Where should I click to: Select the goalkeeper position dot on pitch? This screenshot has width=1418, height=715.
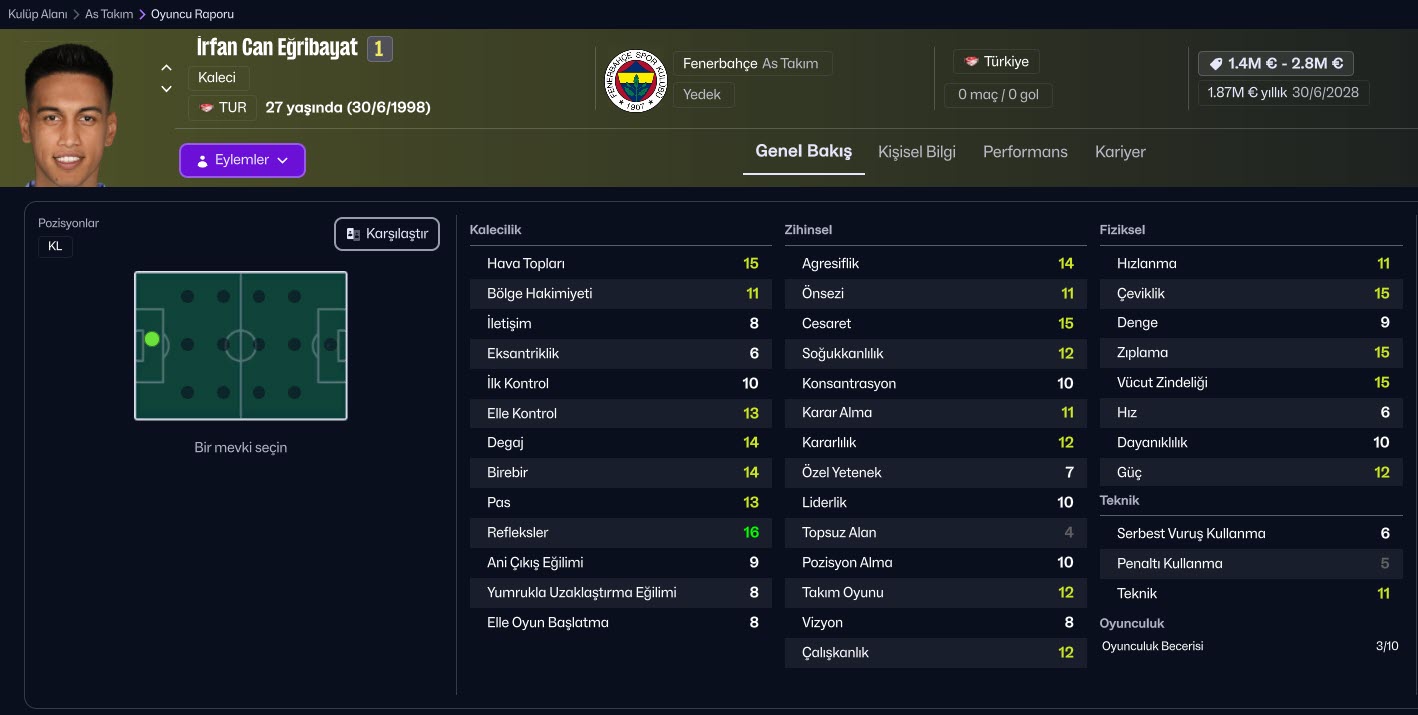(x=152, y=339)
